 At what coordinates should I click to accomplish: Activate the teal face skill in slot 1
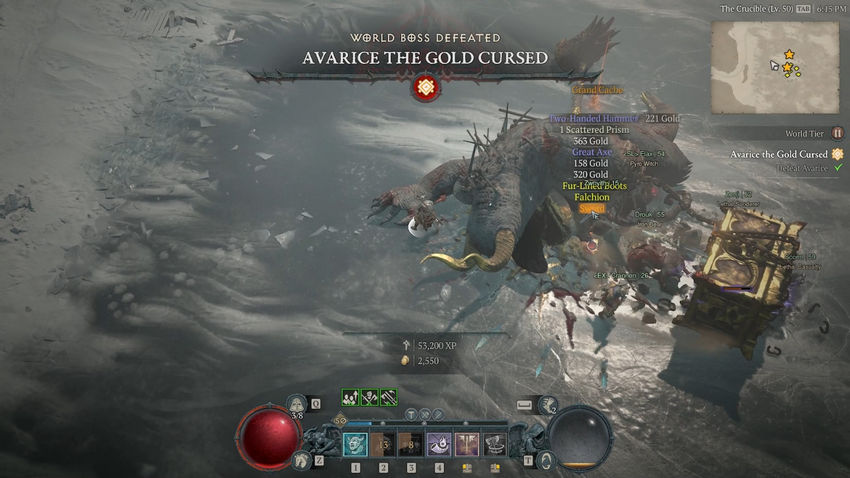(355, 444)
